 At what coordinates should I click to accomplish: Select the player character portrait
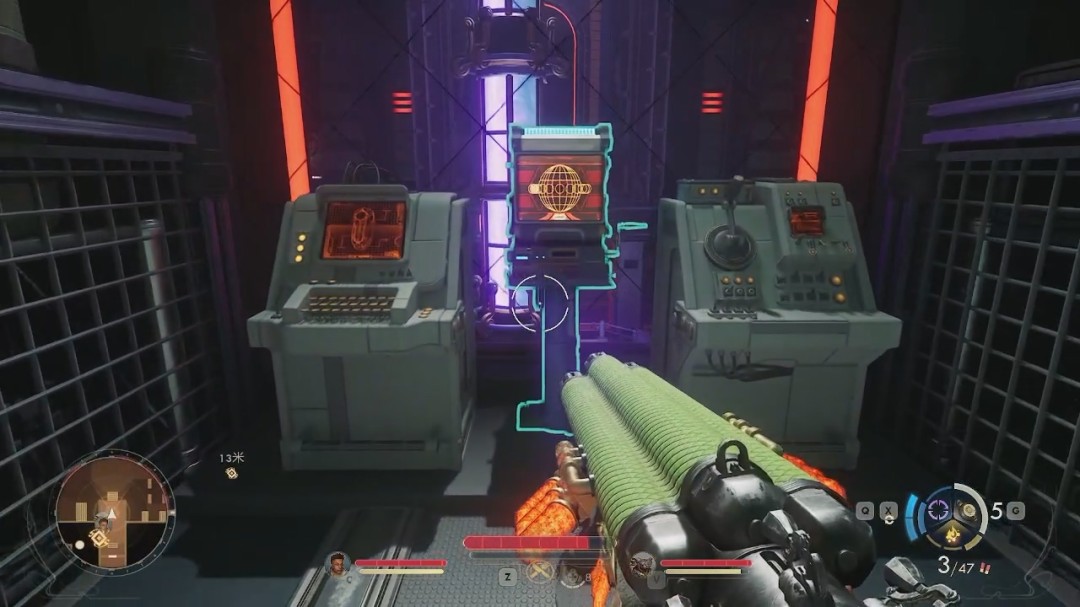click(339, 564)
